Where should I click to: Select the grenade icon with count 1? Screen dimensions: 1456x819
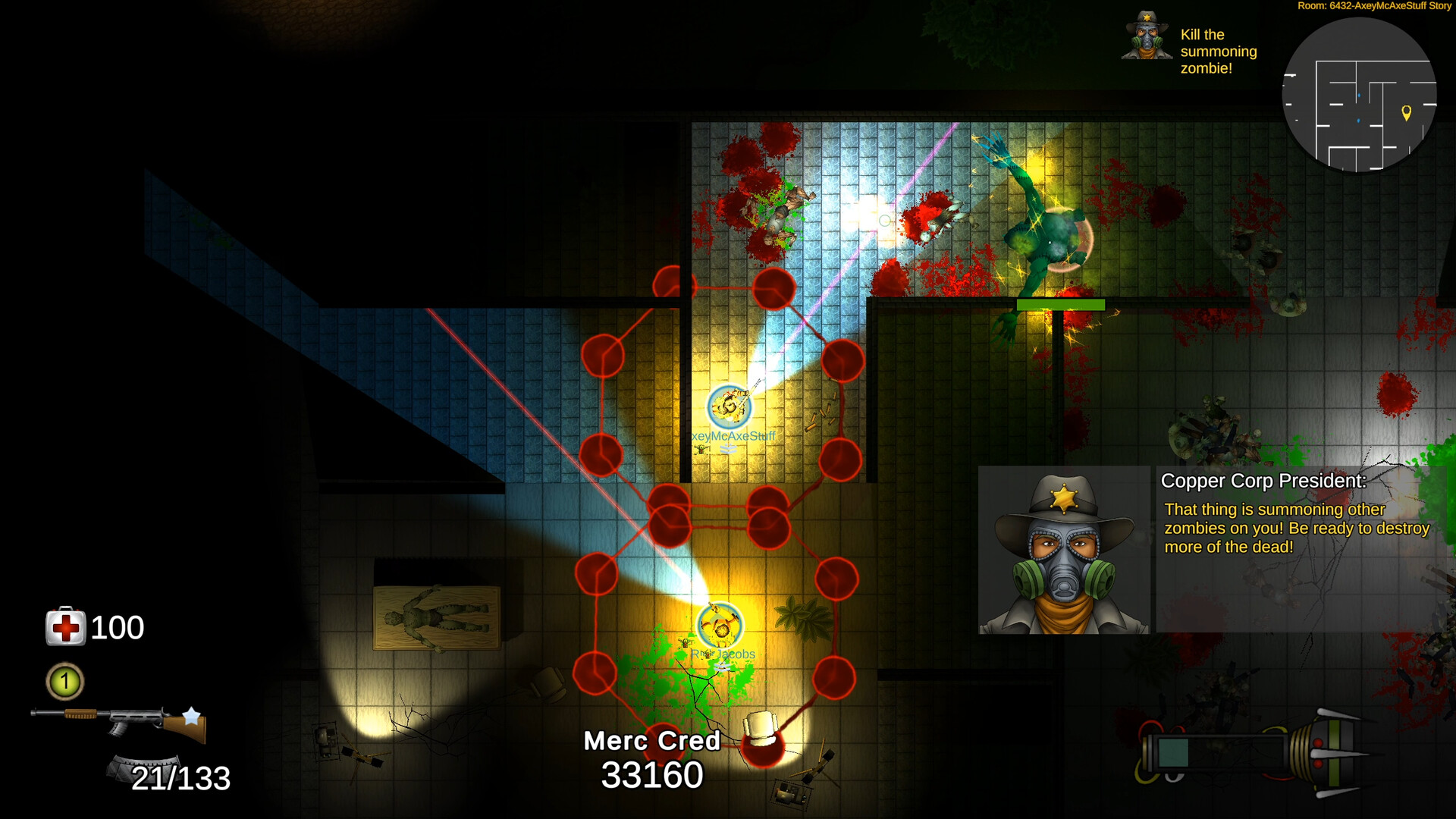[x=64, y=682]
